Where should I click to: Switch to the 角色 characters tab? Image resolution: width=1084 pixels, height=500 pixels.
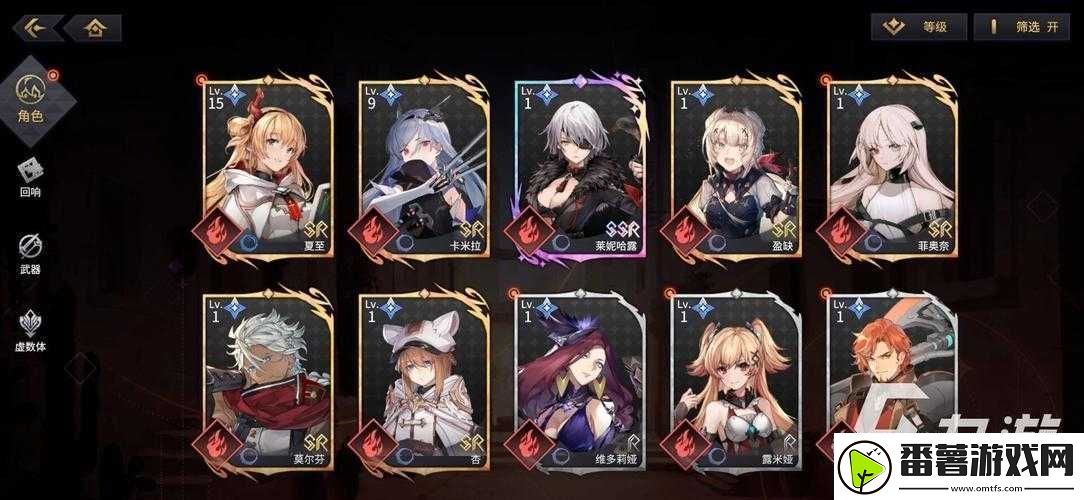(x=30, y=97)
